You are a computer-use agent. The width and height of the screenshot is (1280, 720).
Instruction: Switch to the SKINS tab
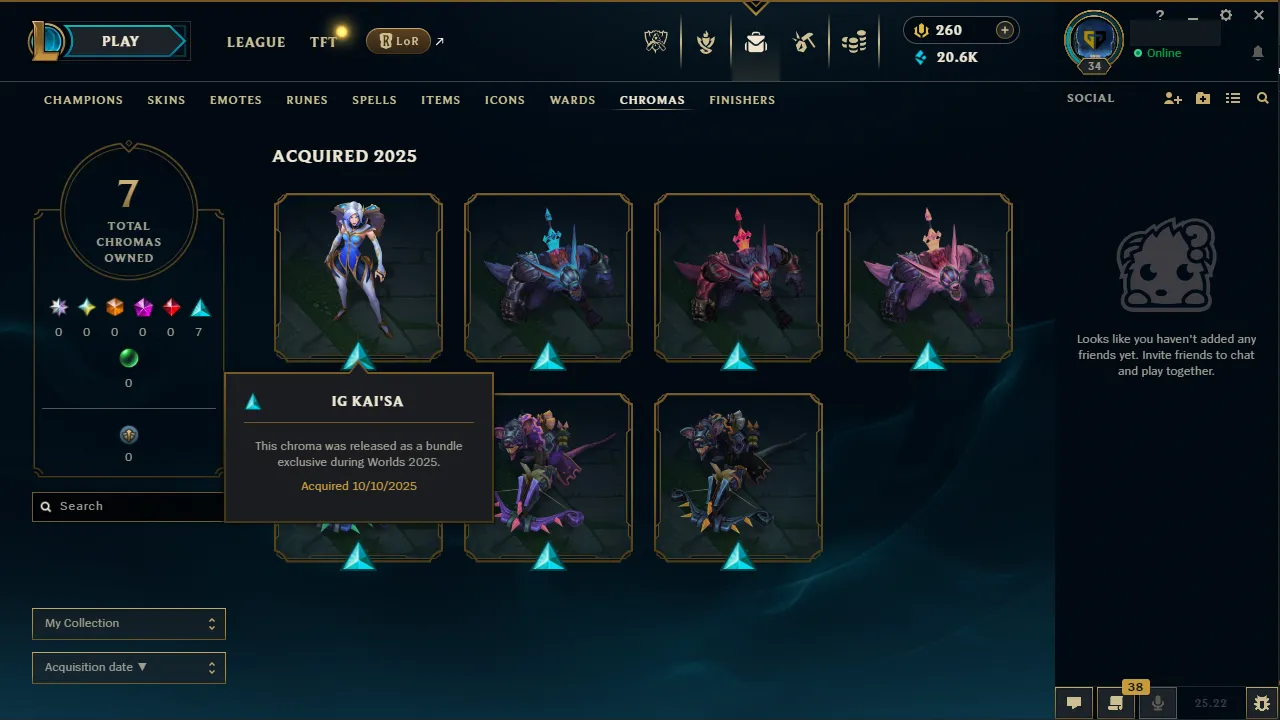point(166,100)
